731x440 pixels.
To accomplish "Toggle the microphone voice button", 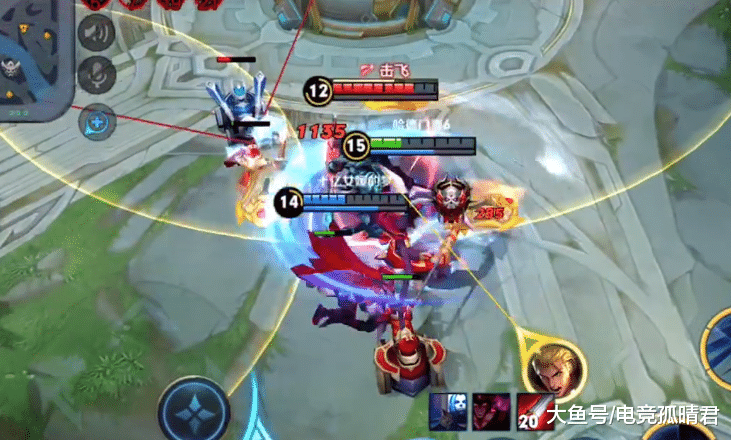I will point(96,72).
